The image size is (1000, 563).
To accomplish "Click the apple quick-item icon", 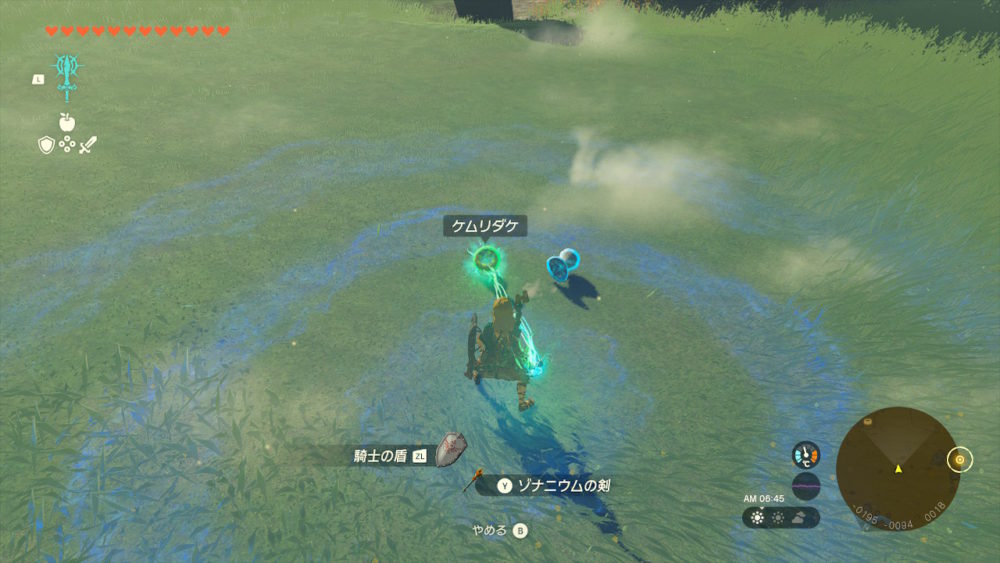I will [x=67, y=123].
